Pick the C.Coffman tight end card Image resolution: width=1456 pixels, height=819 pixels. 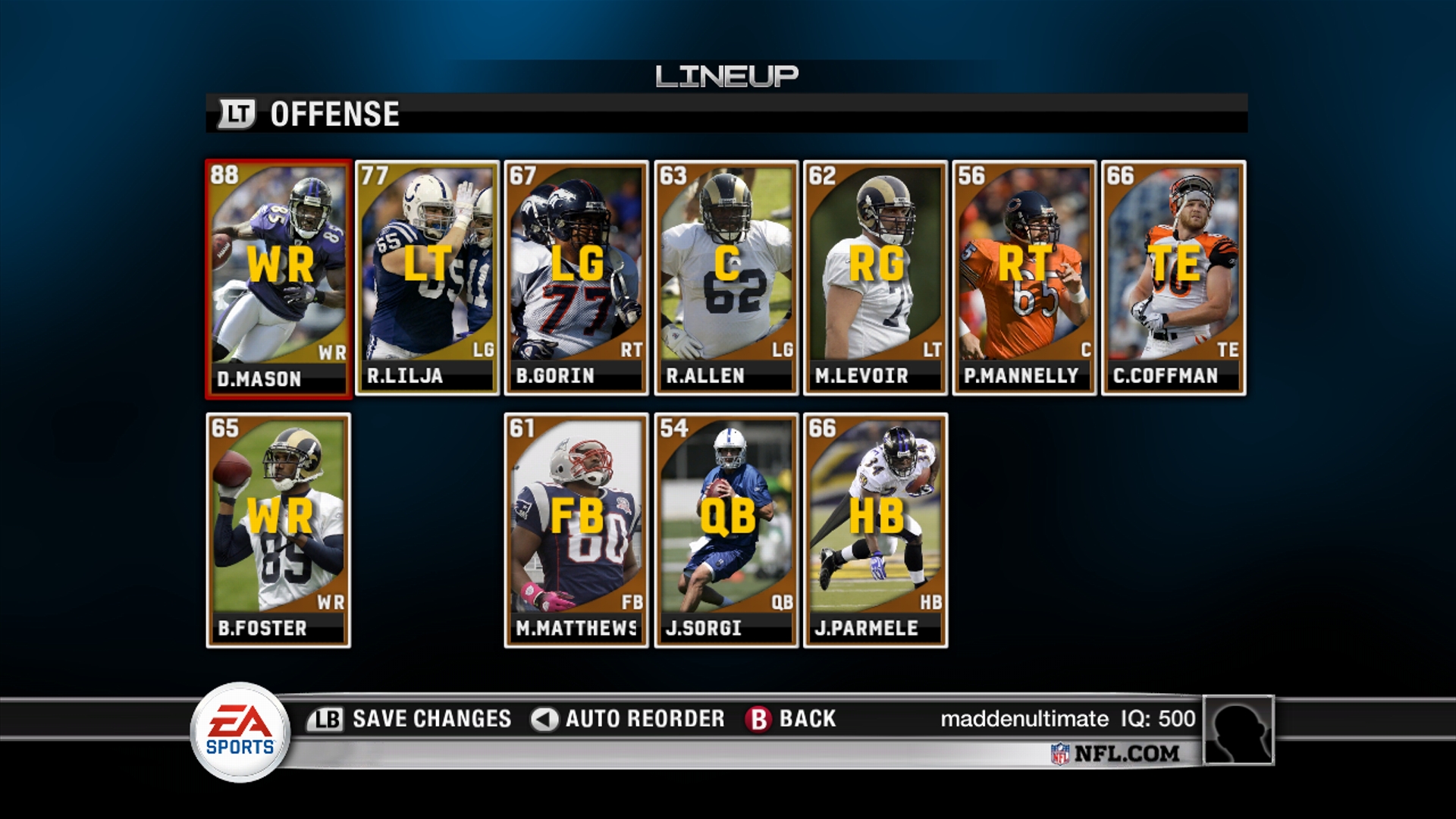tap(1173, 278)
